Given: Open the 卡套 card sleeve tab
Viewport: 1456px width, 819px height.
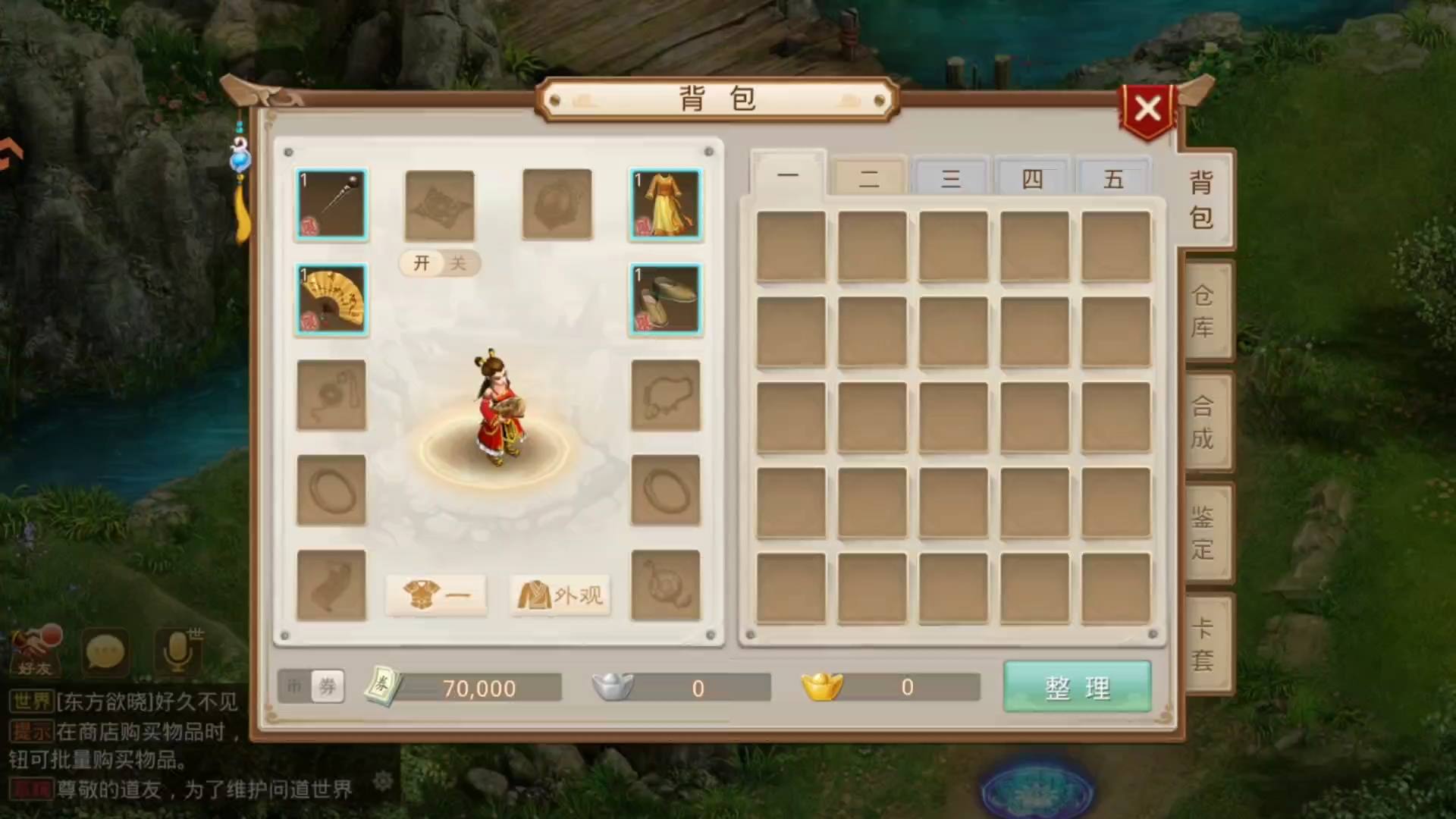Looking at the screenshot, I should click(1203, 643).
